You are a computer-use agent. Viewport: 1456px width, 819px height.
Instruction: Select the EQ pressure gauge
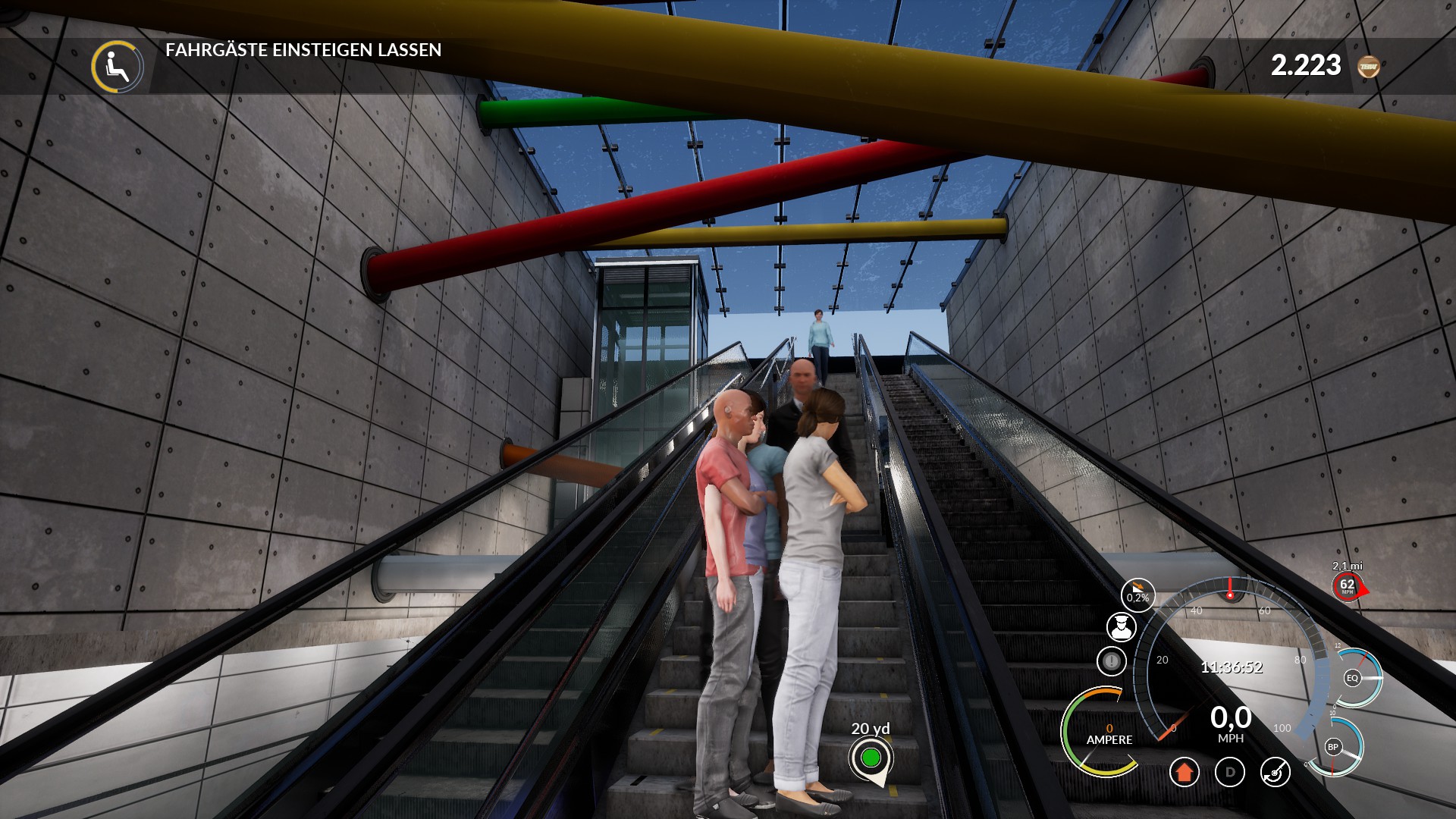[1353, 678]
